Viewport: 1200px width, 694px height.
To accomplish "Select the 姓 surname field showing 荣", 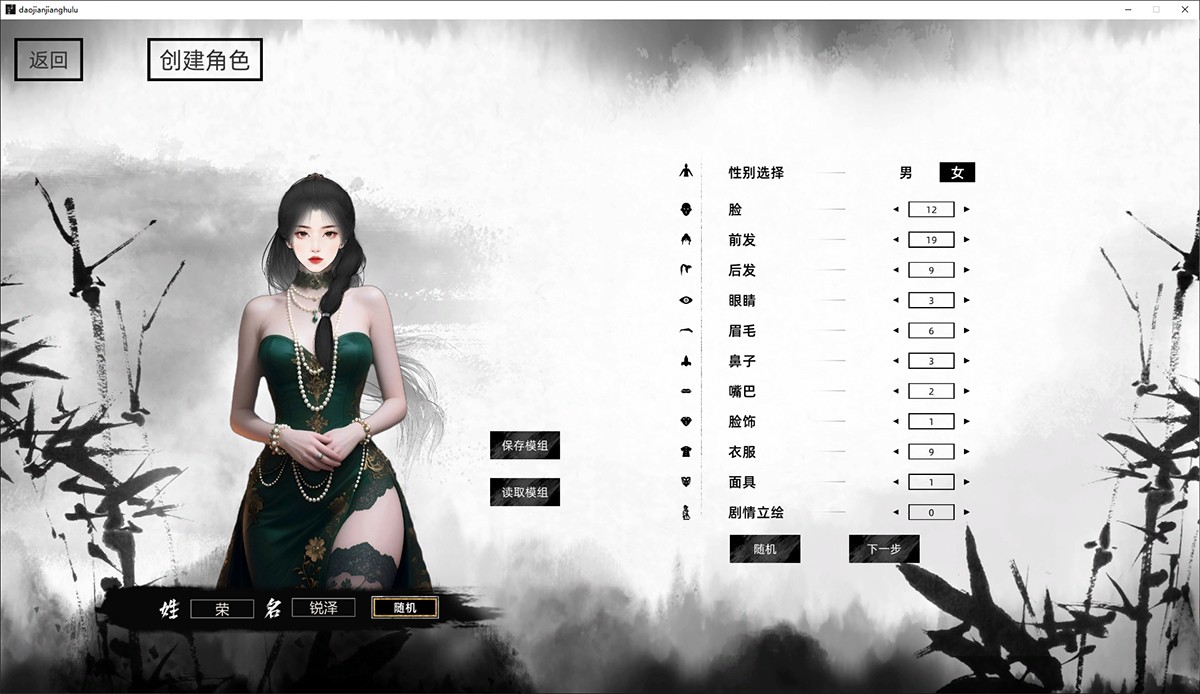I will coord(222,608).
